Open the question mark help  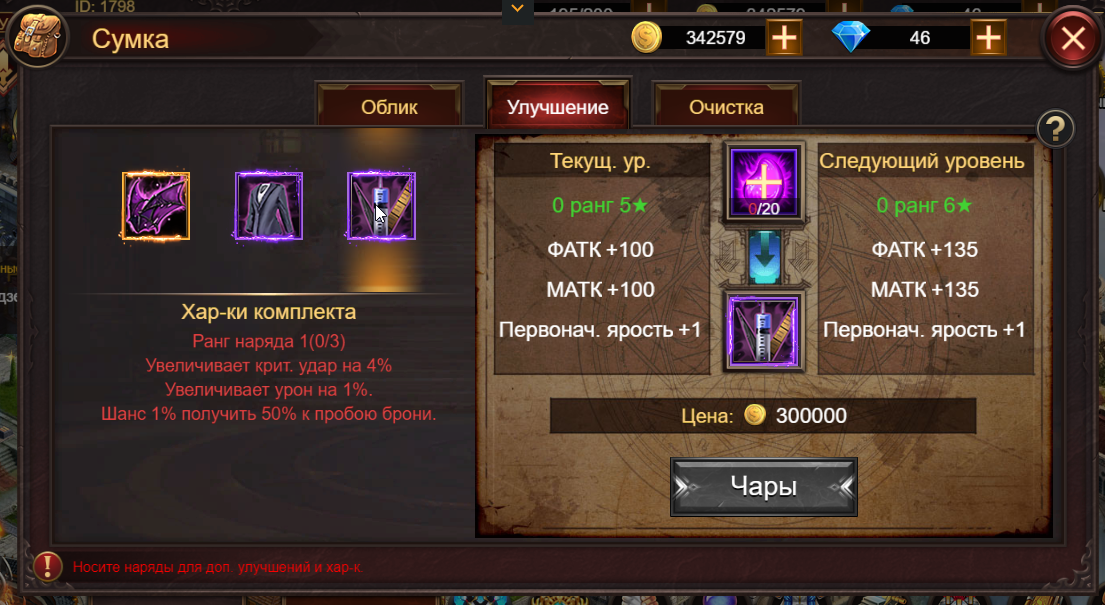tap(1055, 128)
